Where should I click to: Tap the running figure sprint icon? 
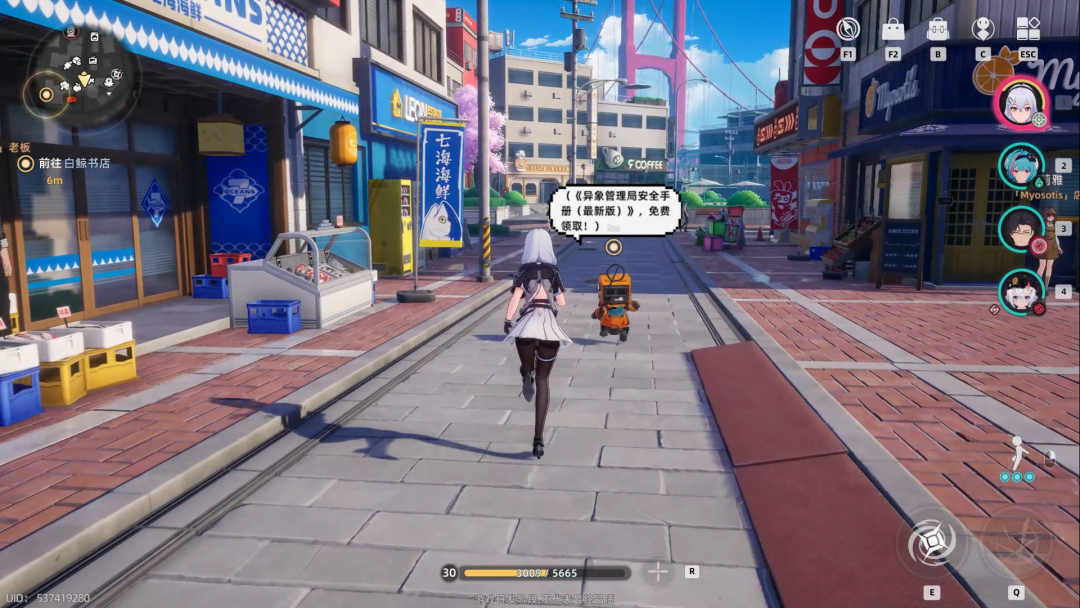click(x=1017, y=454)
